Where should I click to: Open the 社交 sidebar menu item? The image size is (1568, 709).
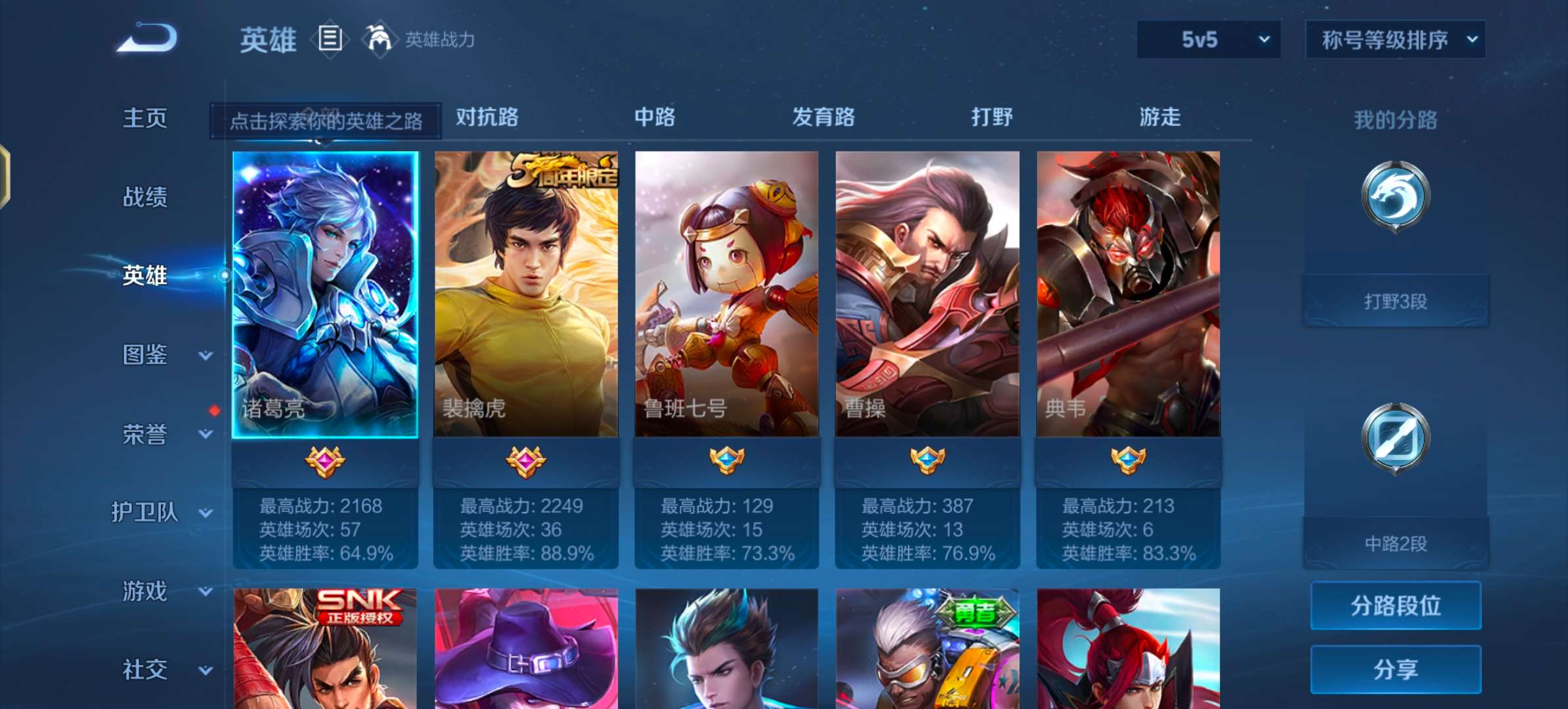(143, 670)
